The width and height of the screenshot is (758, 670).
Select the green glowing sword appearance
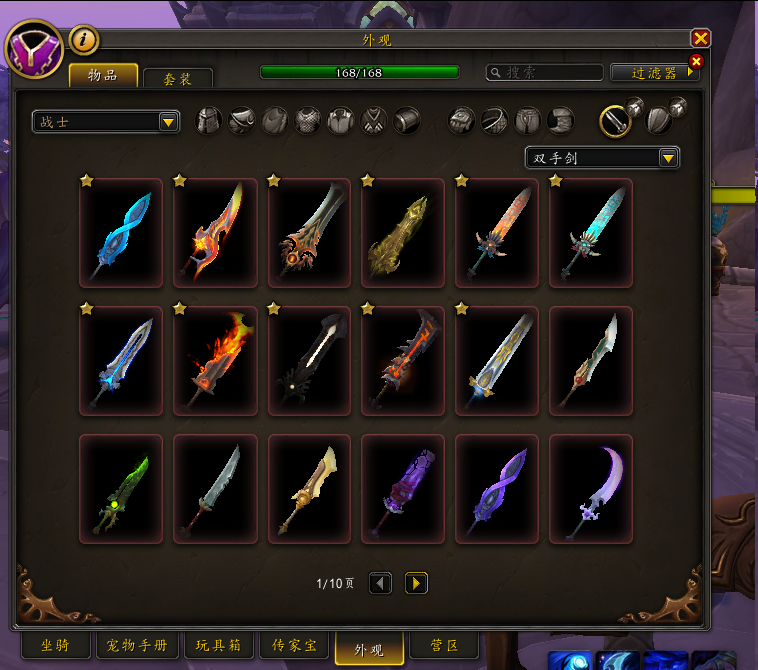click(121, 488)
